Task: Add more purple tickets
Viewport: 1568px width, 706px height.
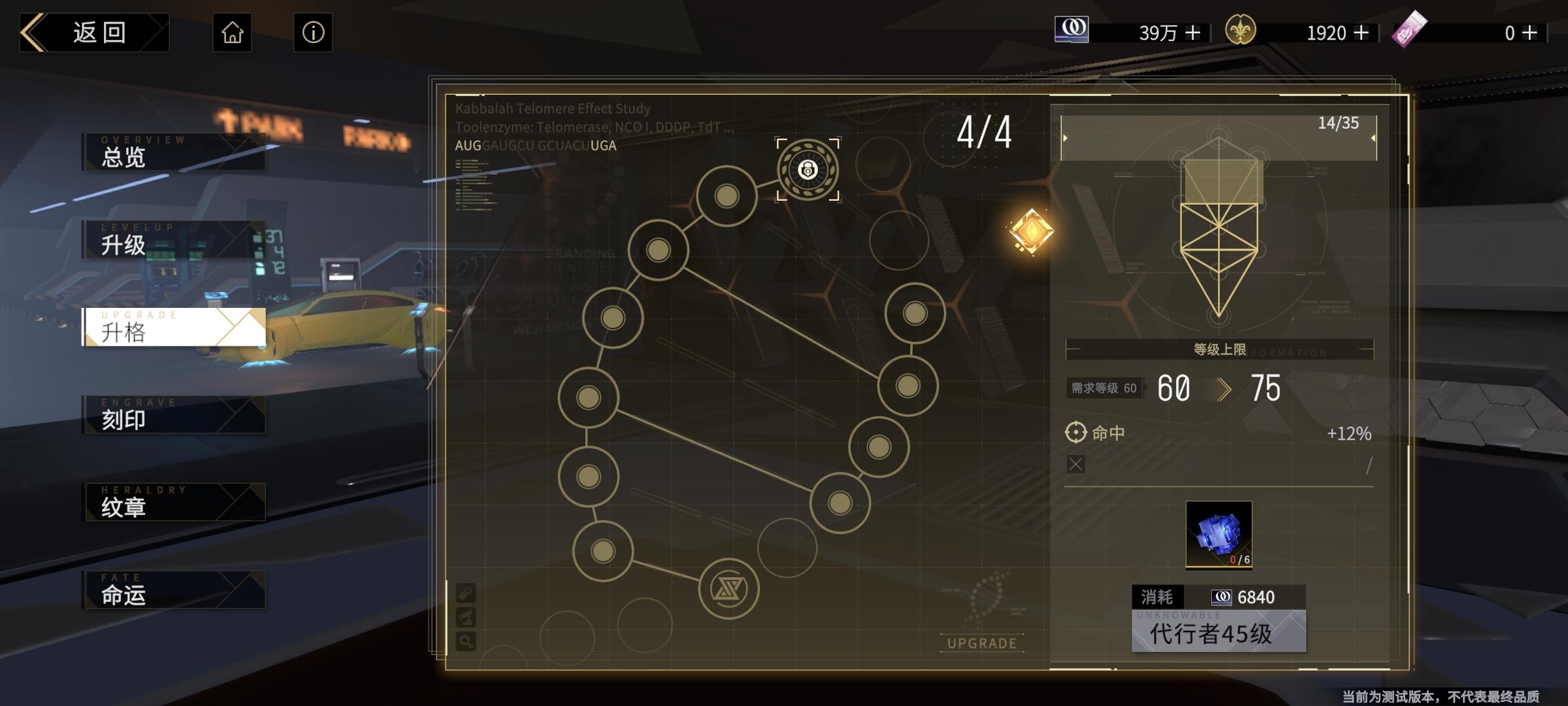Action: (x=1530, y=33)
